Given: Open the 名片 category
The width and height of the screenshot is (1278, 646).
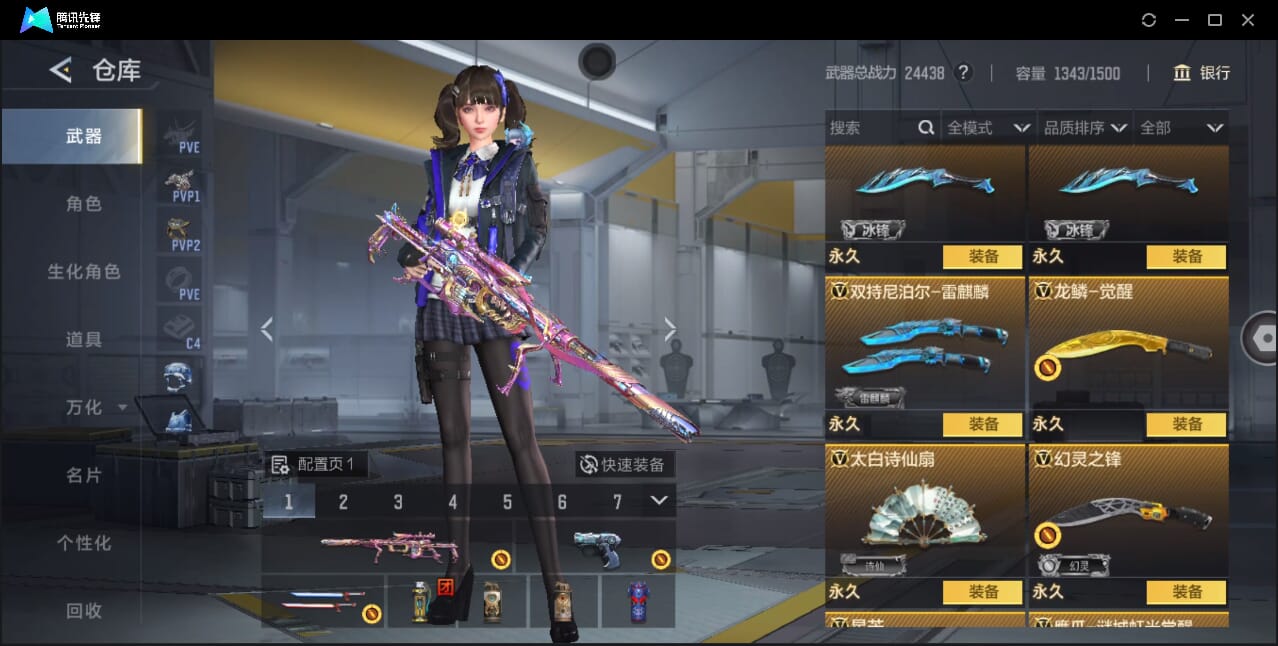Looking at the screenshot, I should click(x=84, y=476).
